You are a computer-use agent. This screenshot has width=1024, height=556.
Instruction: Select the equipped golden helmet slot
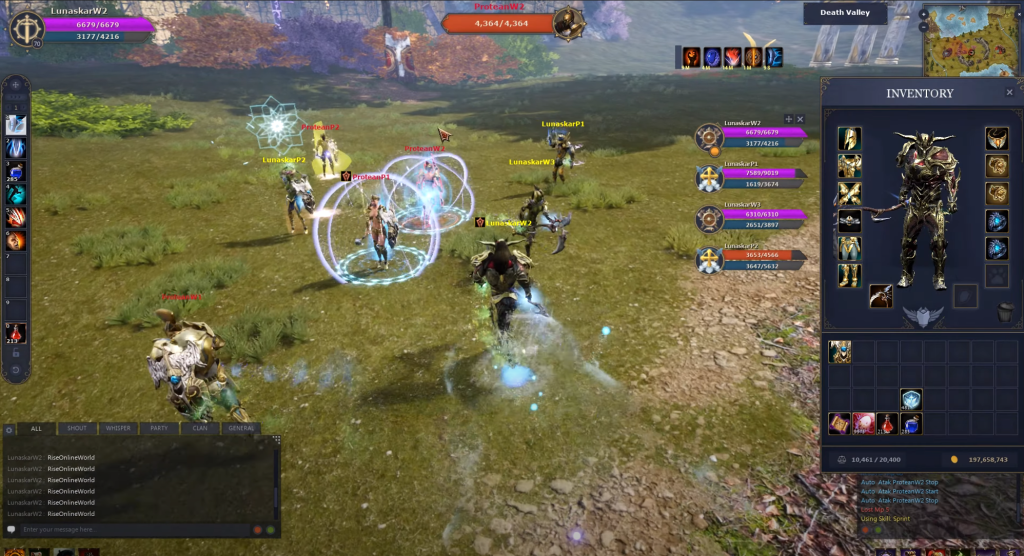pos(849,138)
